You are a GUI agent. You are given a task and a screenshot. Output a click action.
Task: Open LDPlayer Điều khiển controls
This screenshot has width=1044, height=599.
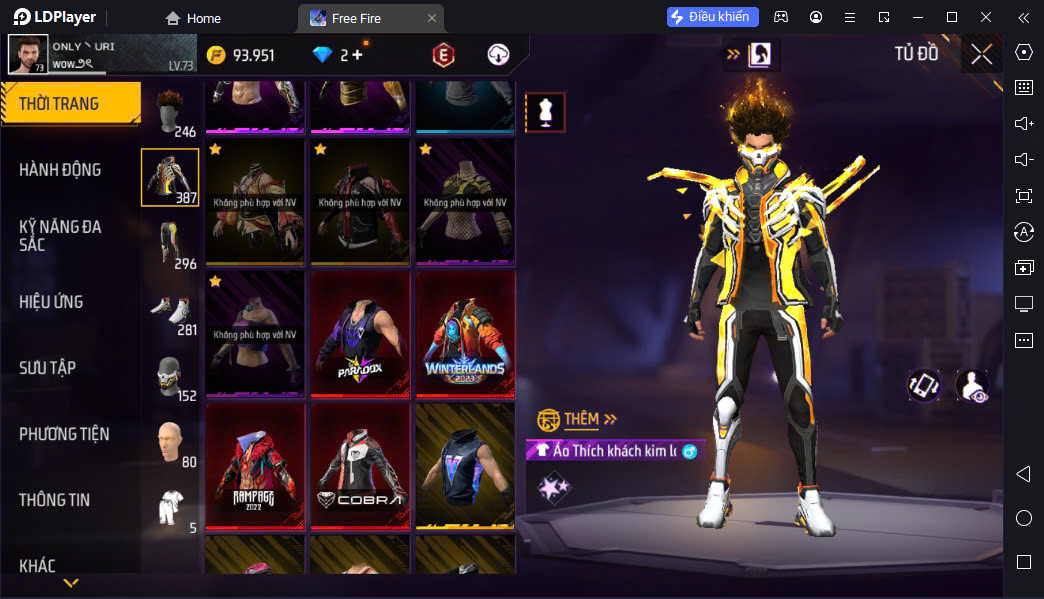(713, 17)
